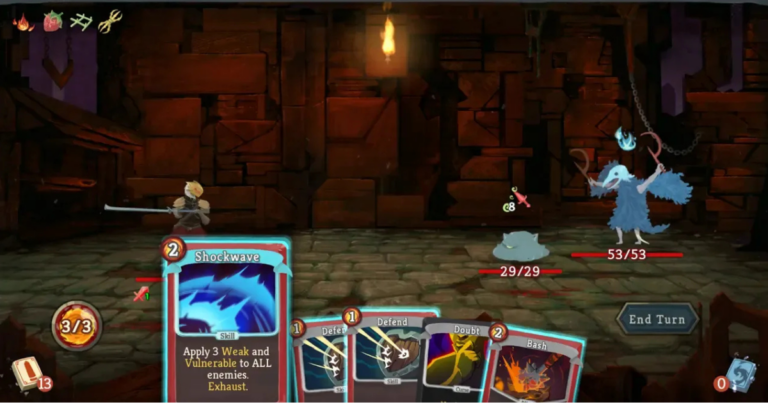Viewport: 768px width, 403px height.
Task: Inspect the Burning Blood flame relic
Action: click(x=22, y=20)
